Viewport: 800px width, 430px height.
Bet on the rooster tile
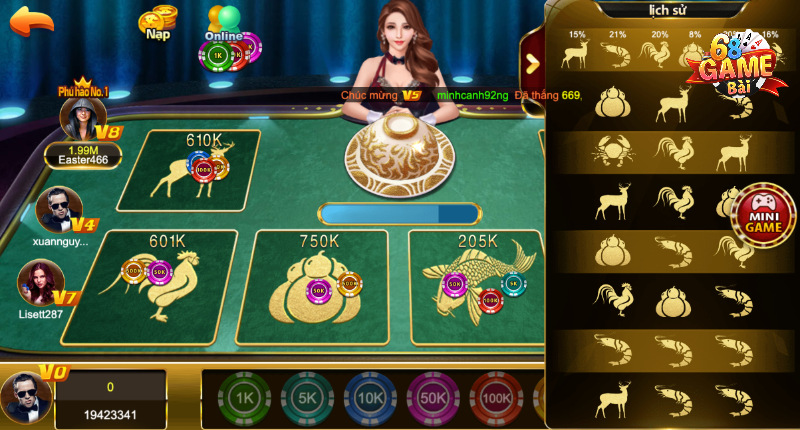tap(165, 279)
